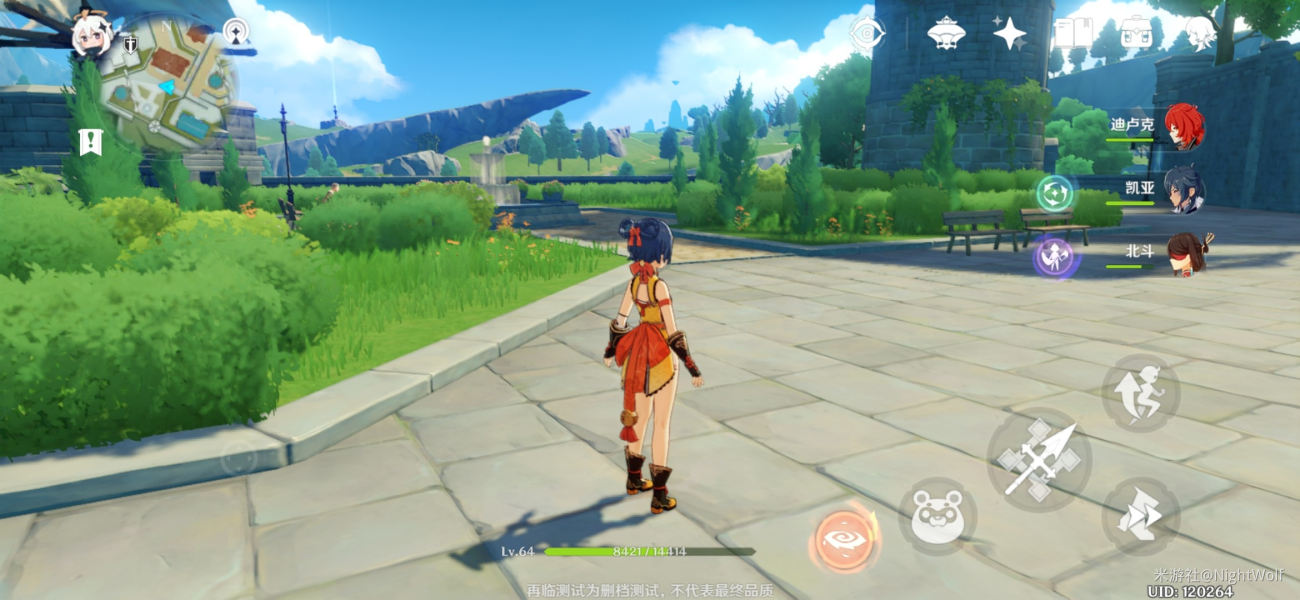Switch to party member 凯亚
This screenshot has height=600, width=1300.
tap(1182, 190)
